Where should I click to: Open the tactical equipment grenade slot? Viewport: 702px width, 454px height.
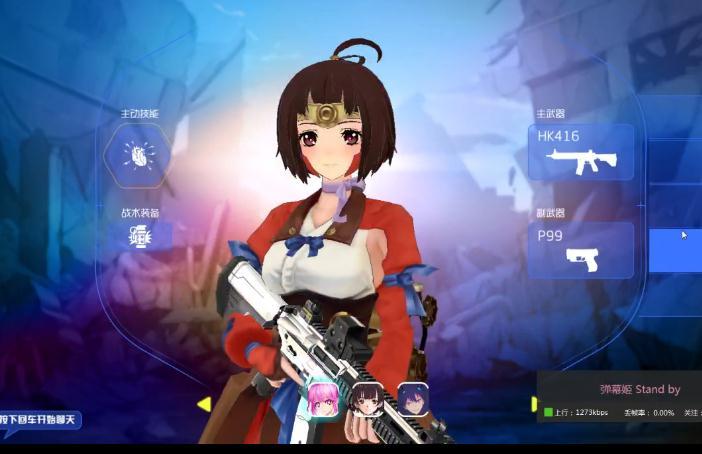point(139,236)
